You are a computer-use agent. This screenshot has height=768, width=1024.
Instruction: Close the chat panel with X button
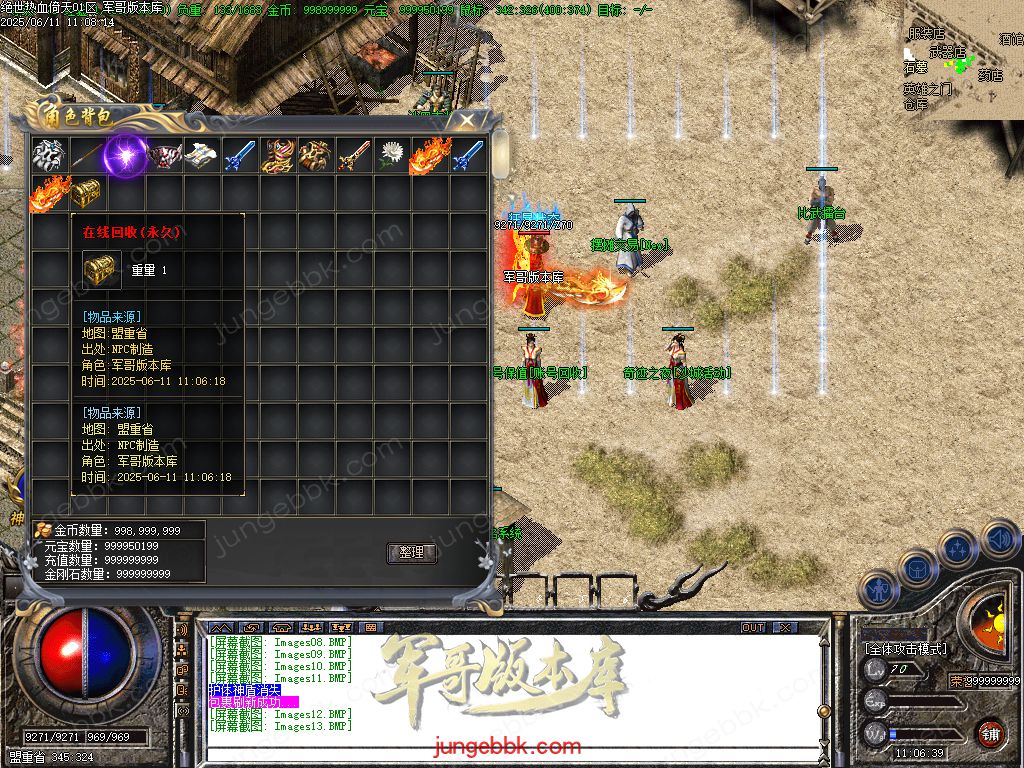[x=785, y=627]
